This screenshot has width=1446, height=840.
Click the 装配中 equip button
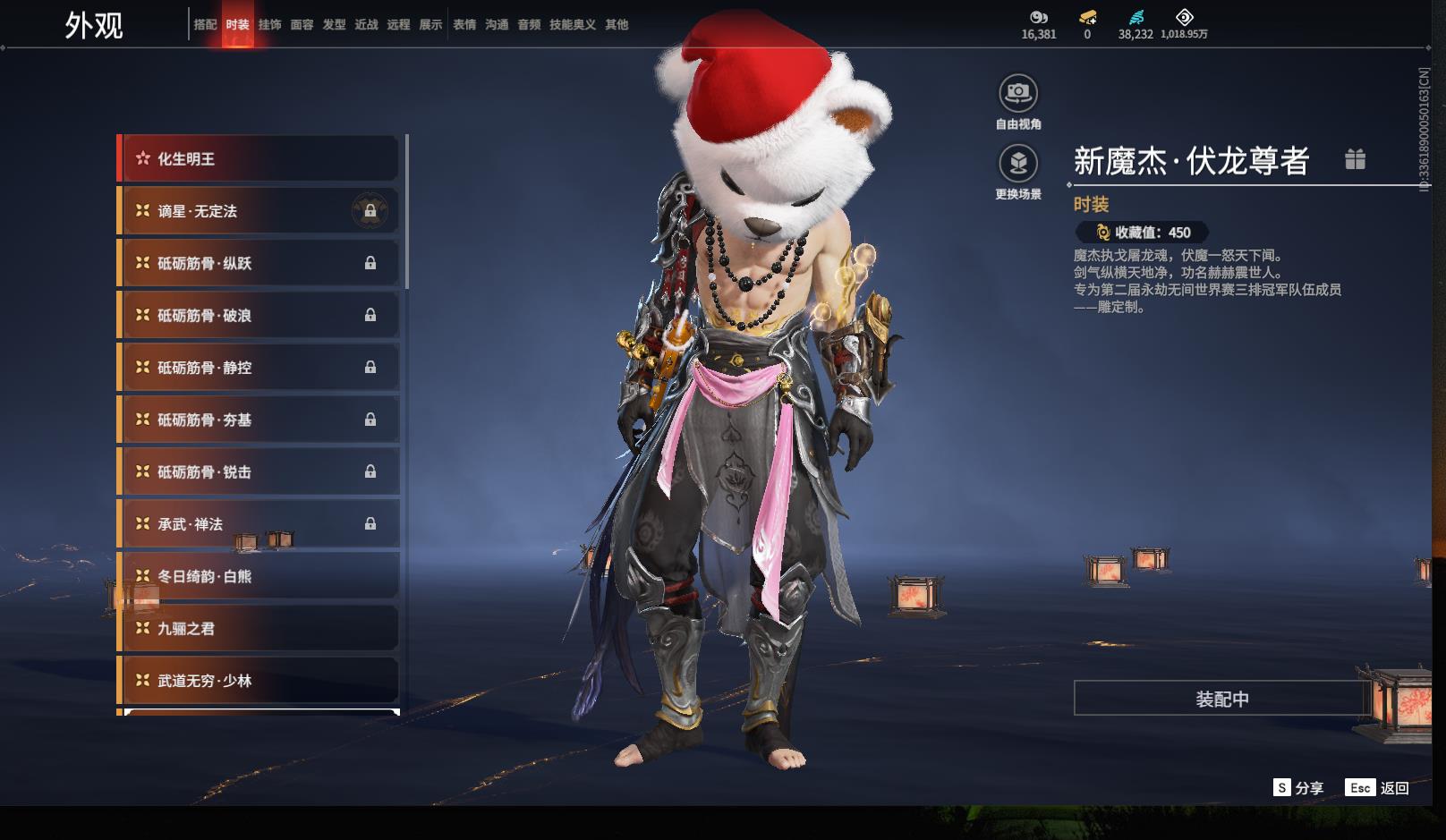click(1221, 699)
